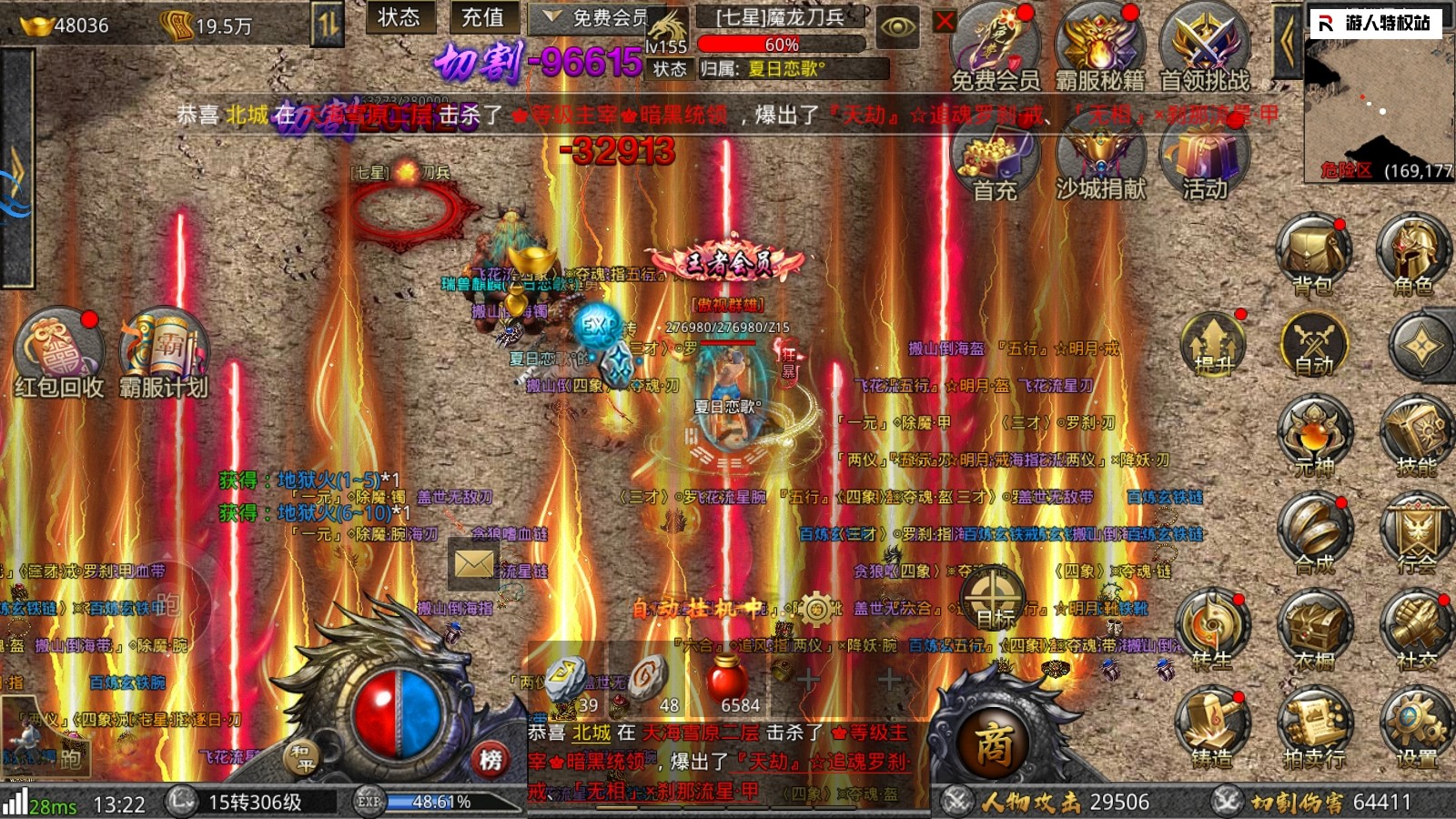
Task: Click the 充值 recharge button
Action: coord(483,17)
